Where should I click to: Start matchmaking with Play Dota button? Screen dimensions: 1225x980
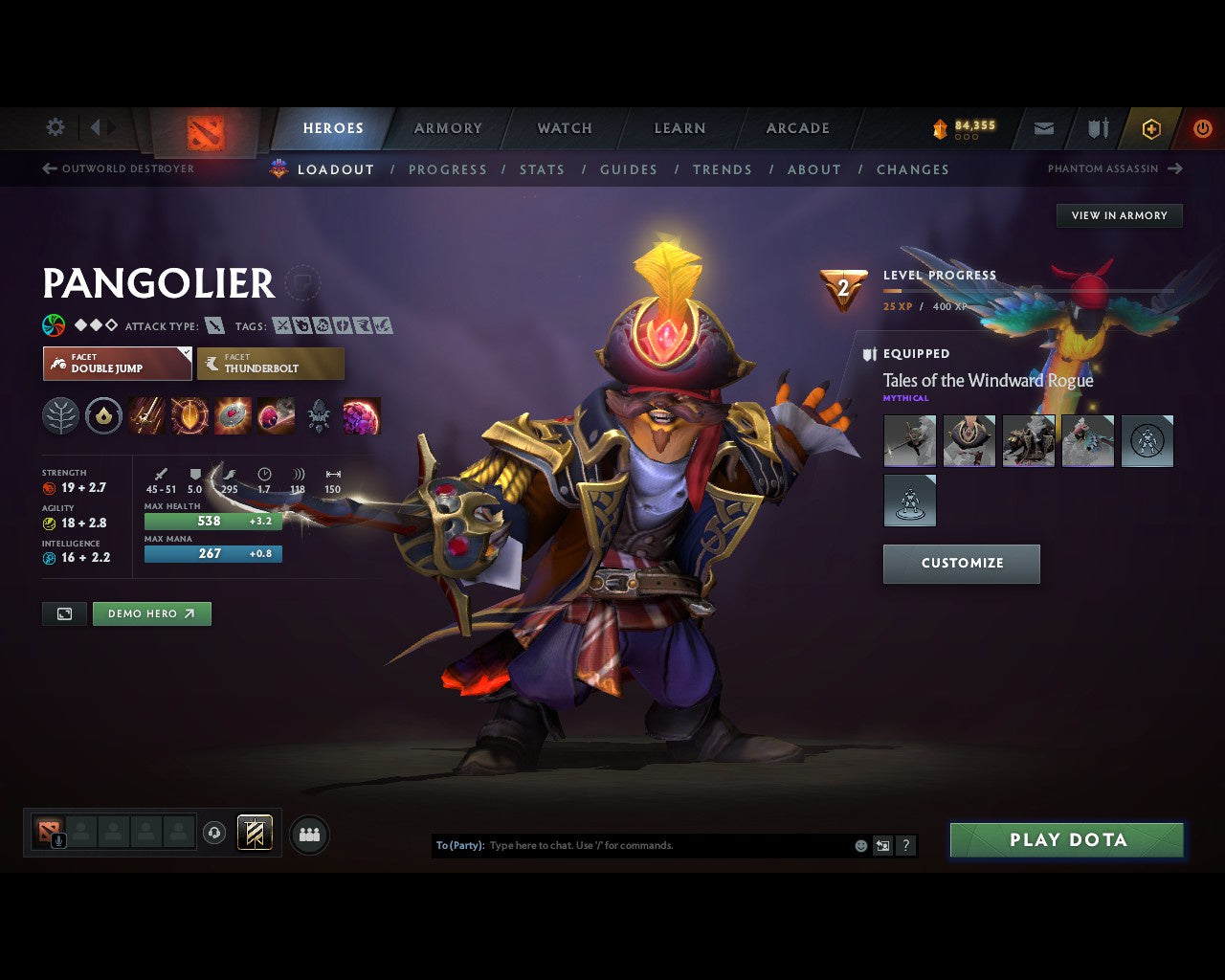coord(1066,840)
